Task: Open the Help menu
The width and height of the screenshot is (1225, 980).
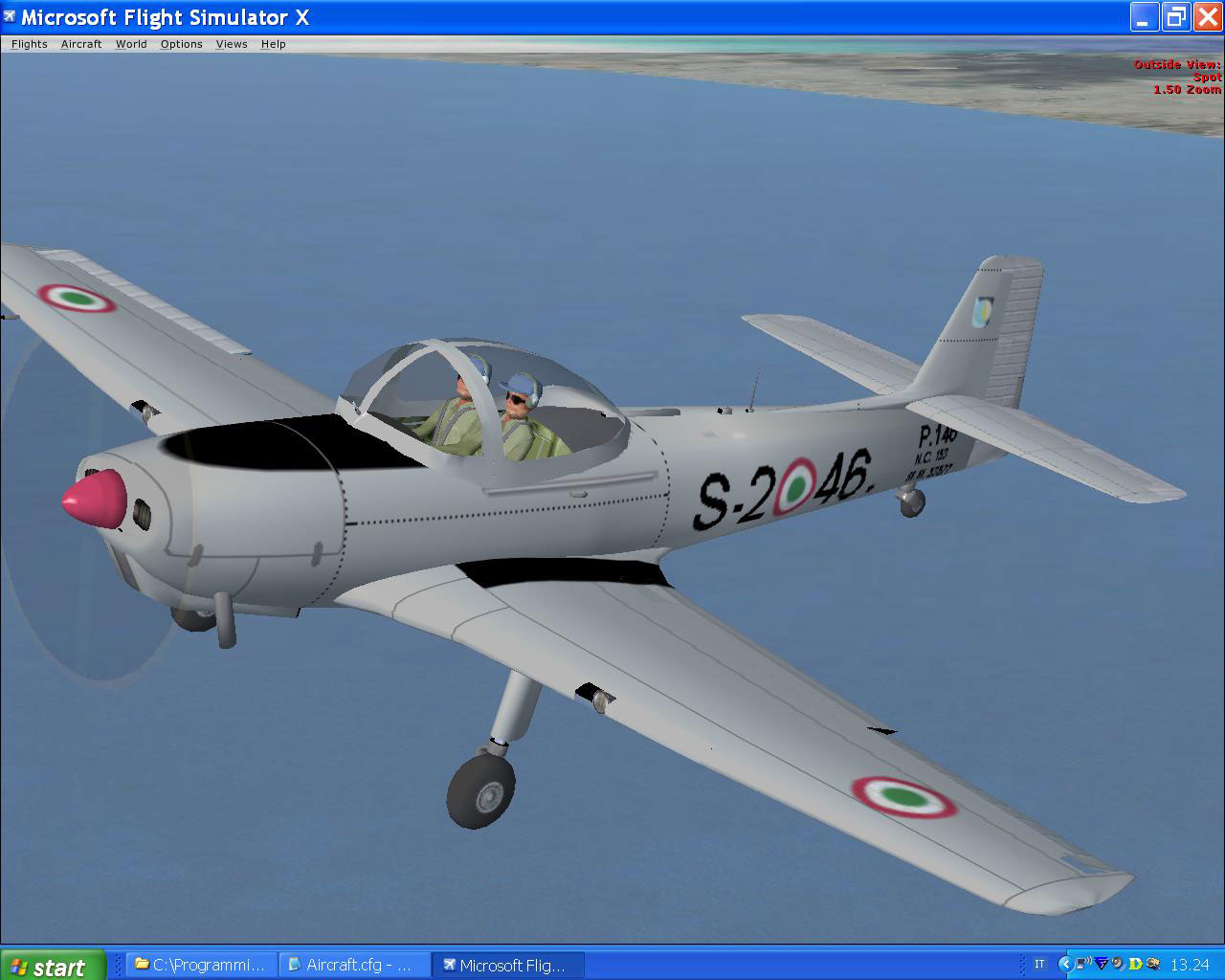Action: coord(273,43)
